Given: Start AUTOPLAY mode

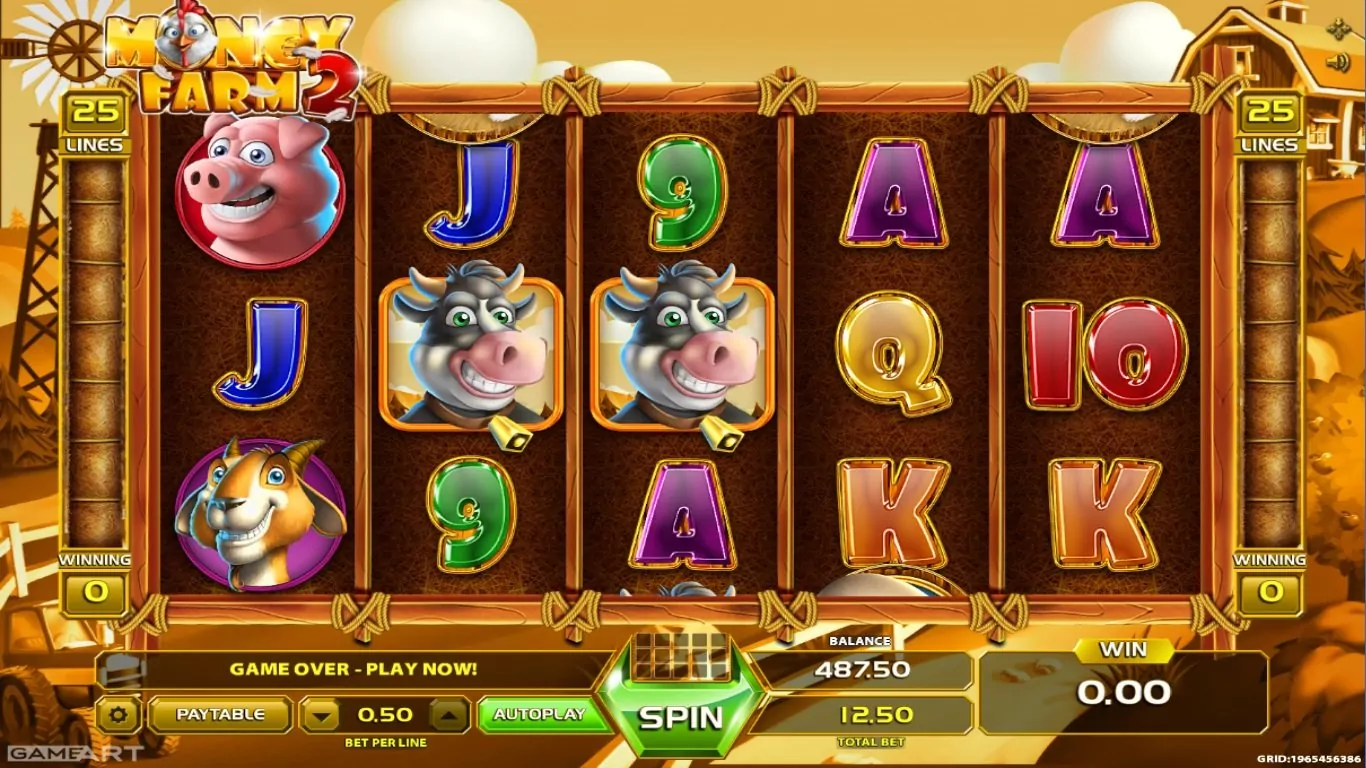Looking at the screenshot, I should (x=539, y=714).
